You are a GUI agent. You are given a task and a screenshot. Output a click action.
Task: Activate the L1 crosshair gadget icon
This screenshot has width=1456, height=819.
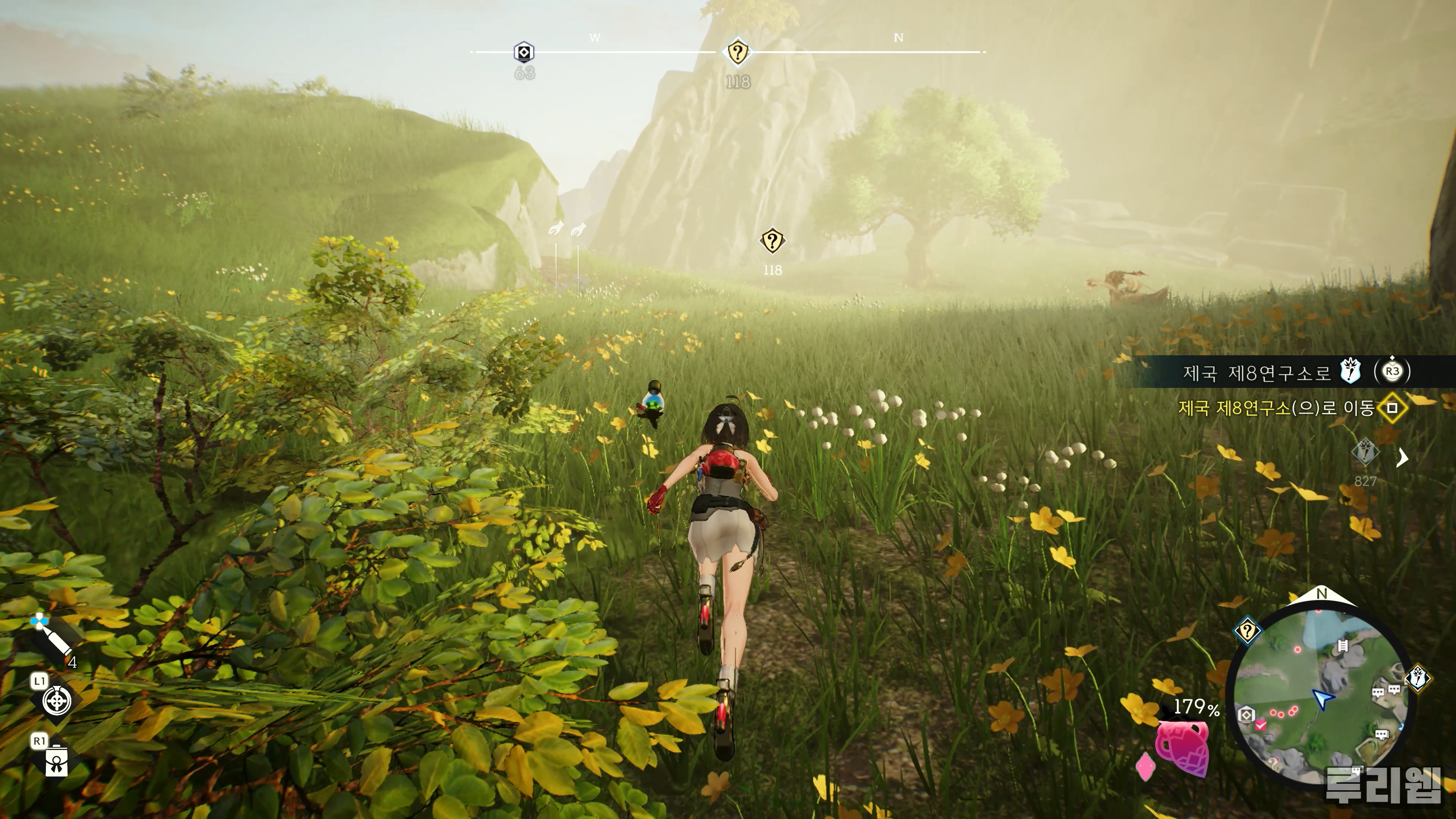click(x=57, y=701)
